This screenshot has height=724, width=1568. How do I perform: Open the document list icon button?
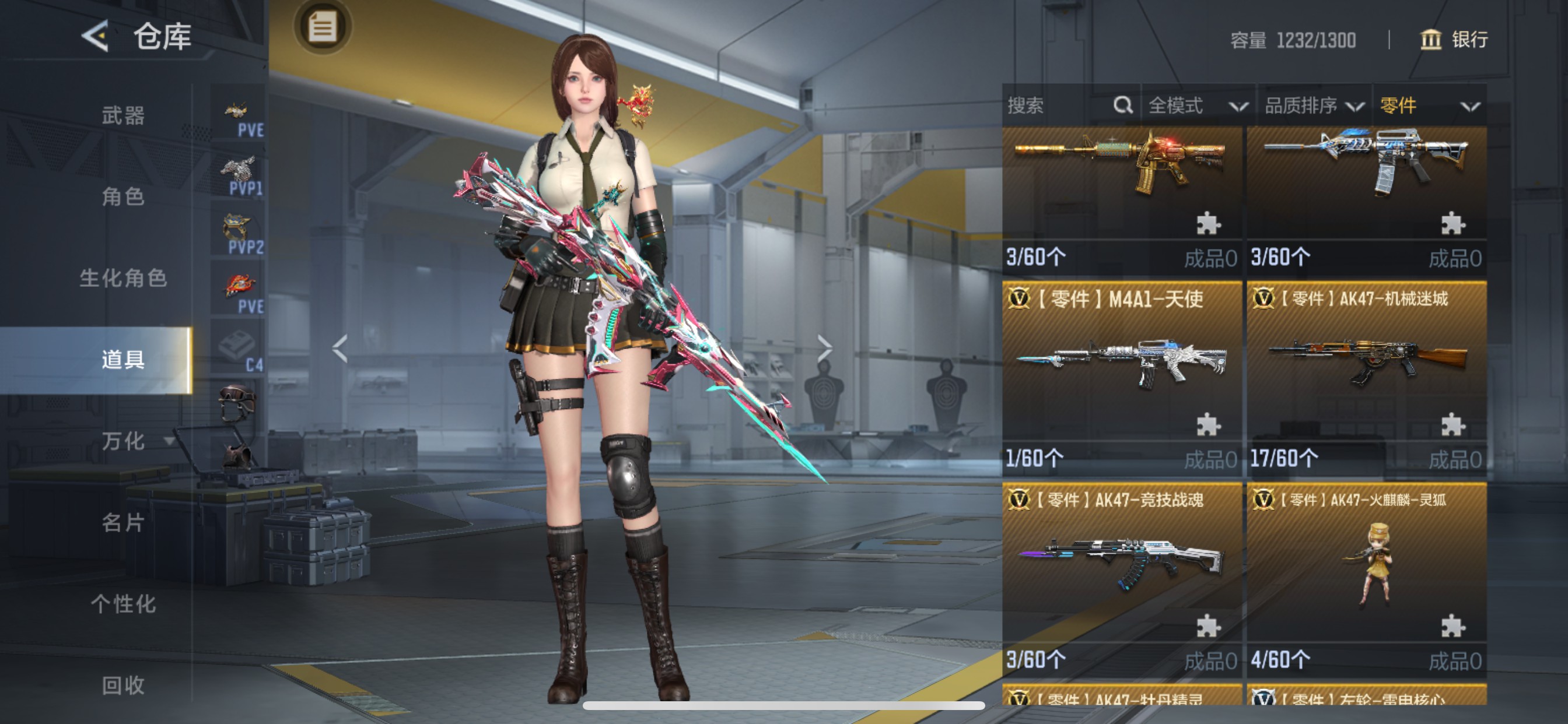coord(322,27)
